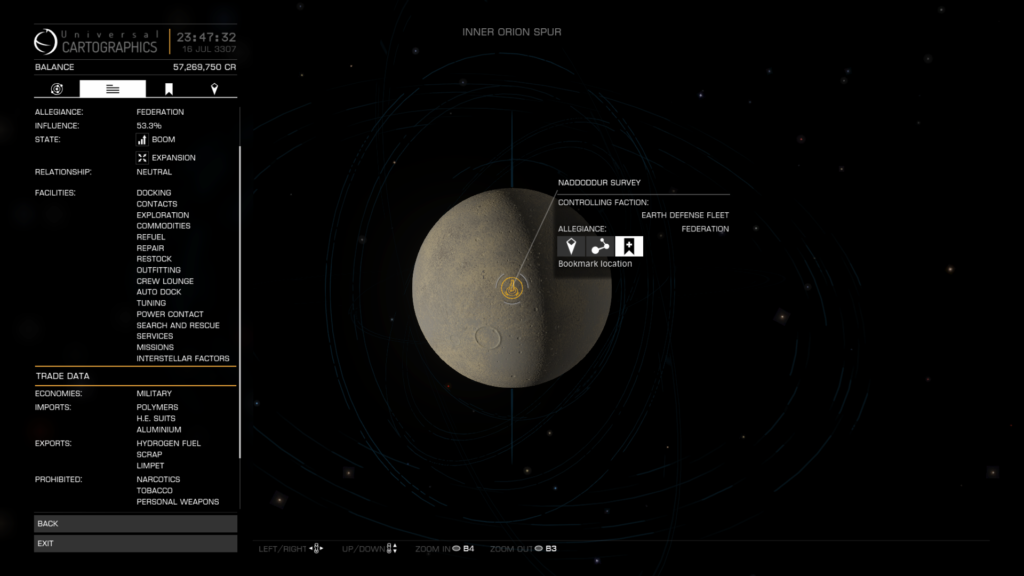Click the Back button
Image resolution: width=1024 pixels, height=576 pixels.
(x=135, y=523)
